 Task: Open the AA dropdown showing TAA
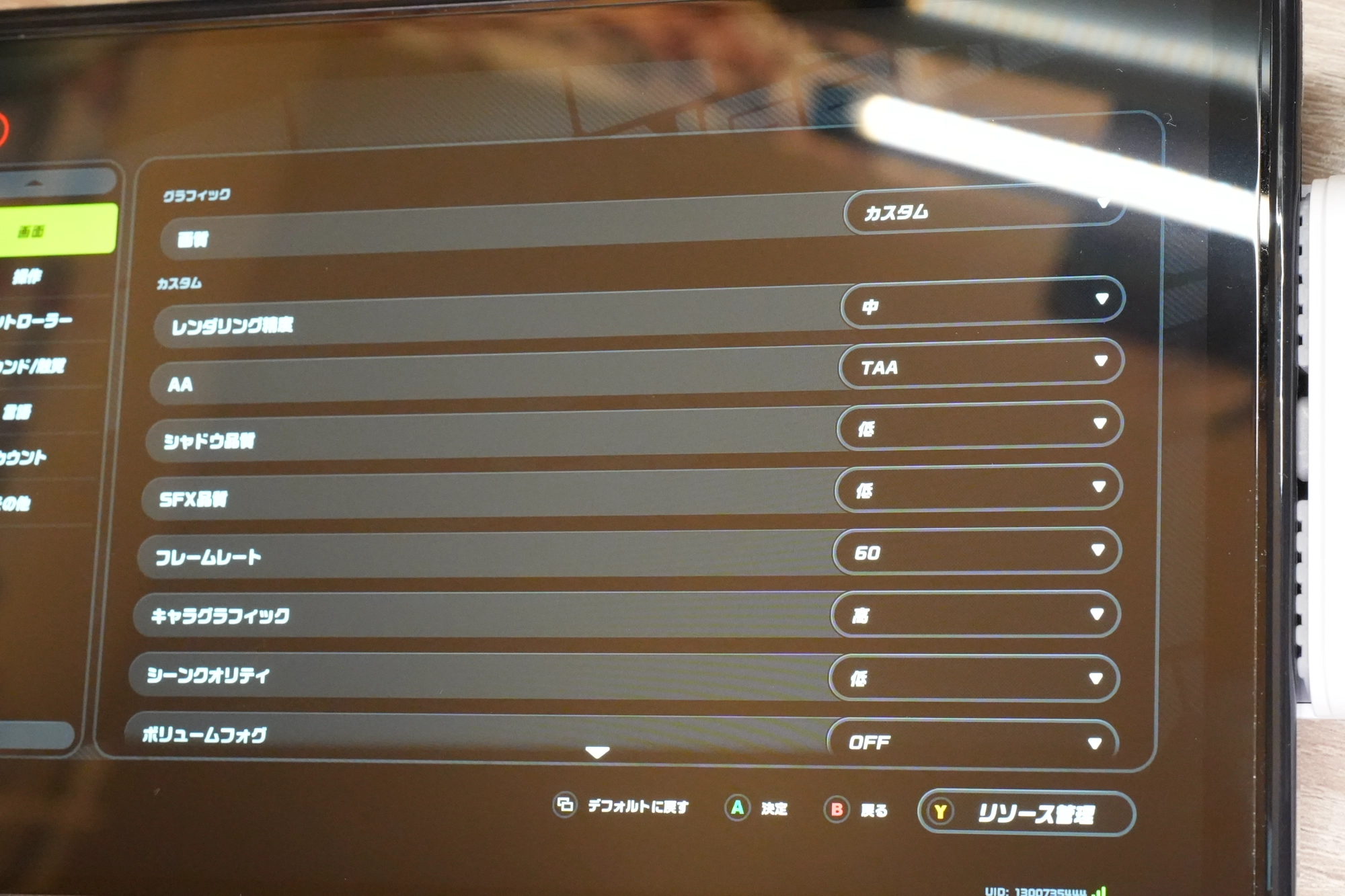coord(981,364)
